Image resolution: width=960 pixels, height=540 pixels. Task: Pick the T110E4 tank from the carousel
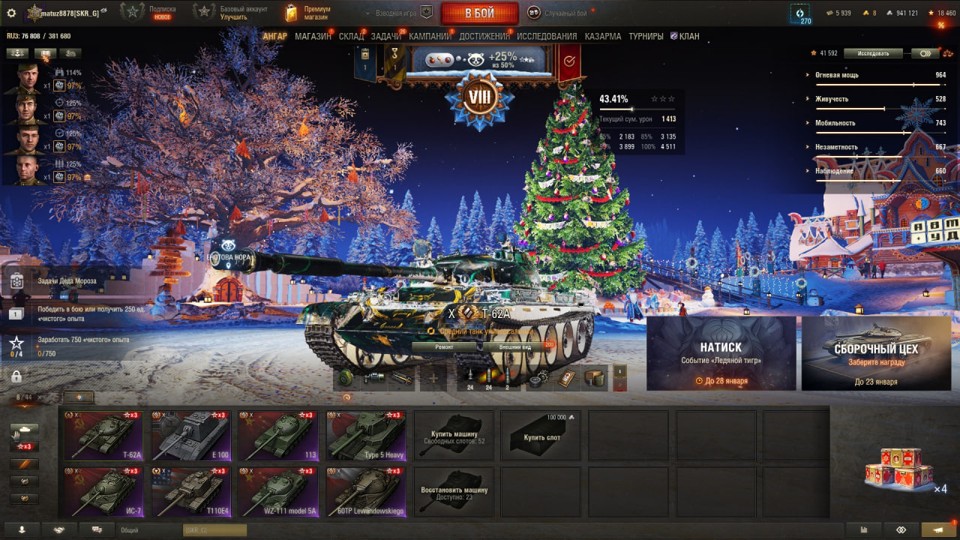click(x=190, y=492)
